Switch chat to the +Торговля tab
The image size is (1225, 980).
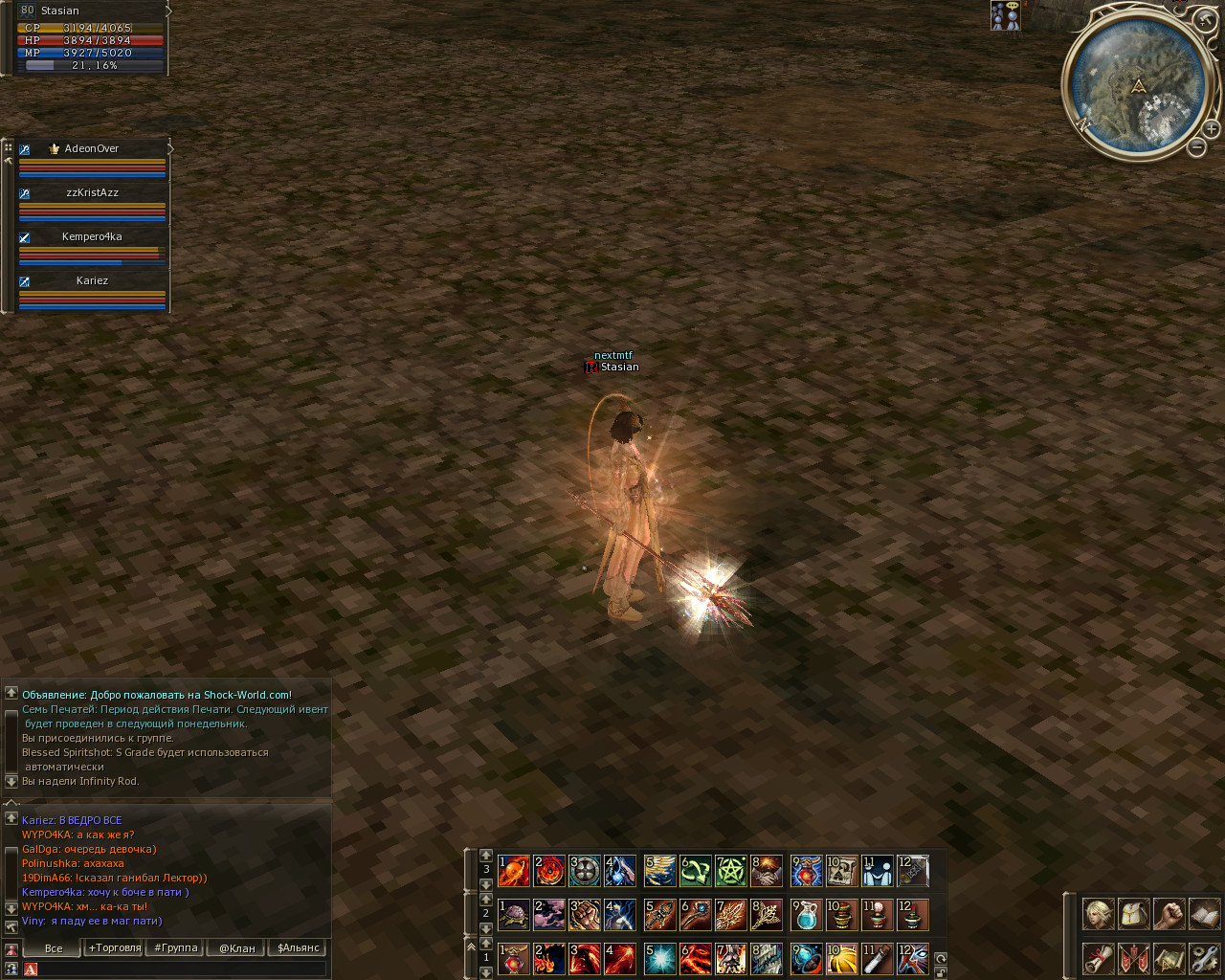tap(114, 948)
